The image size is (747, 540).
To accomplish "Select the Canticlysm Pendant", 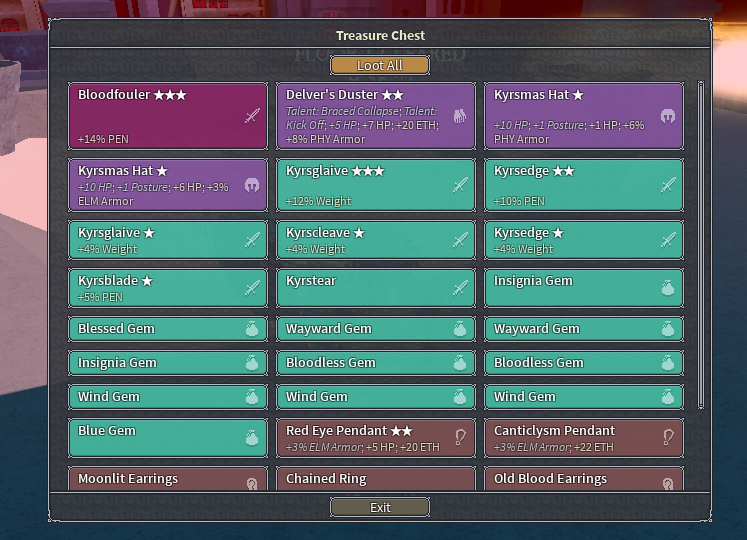I will point(584,438).
